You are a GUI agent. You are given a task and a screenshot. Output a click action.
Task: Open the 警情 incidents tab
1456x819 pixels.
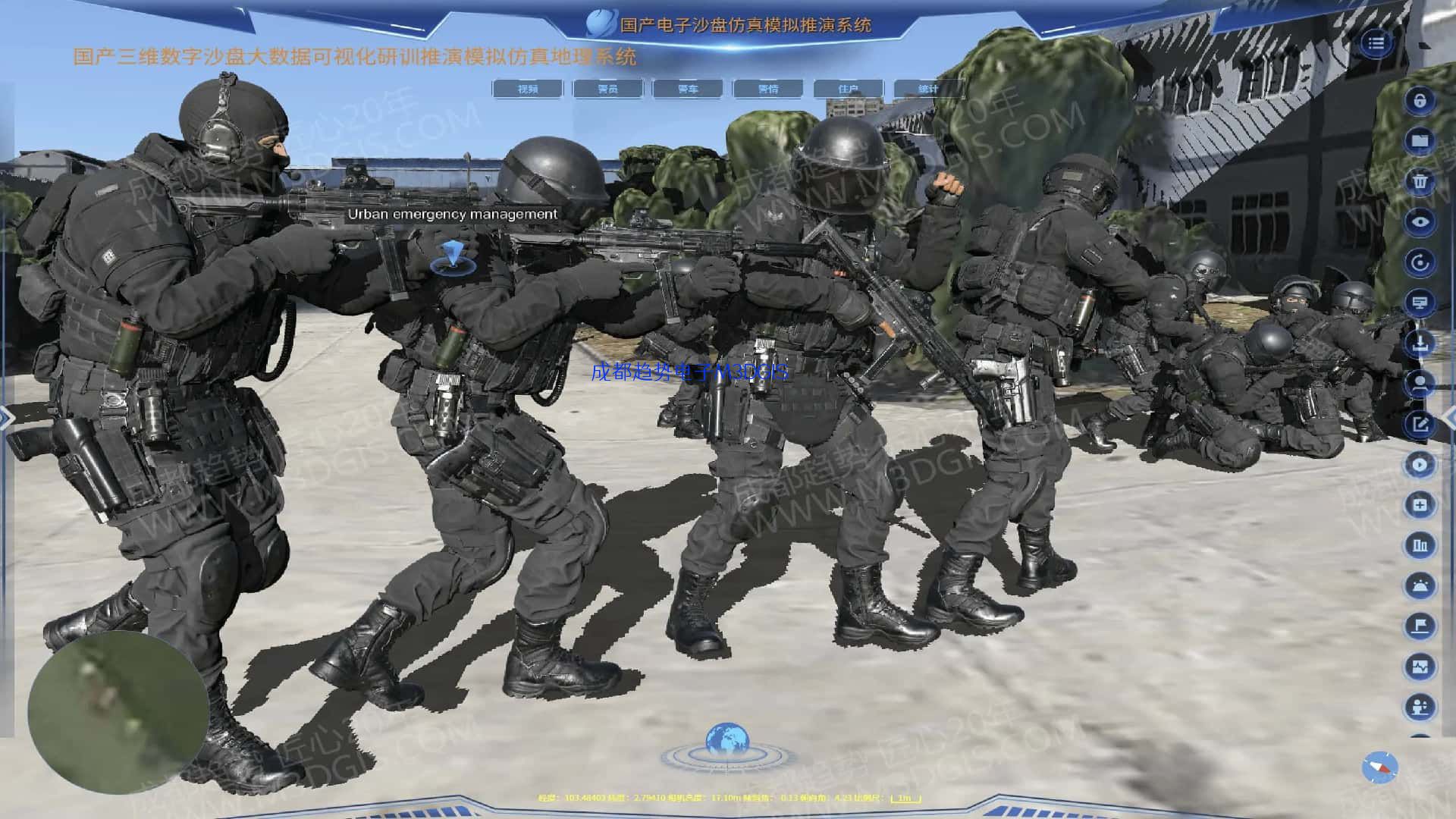coord(768,89)
